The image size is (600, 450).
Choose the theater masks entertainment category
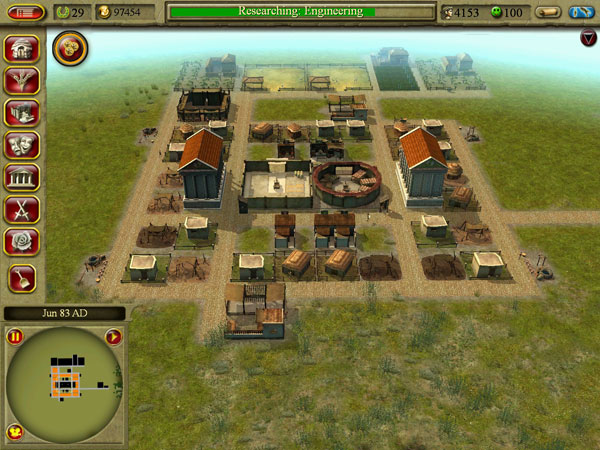point(22,145)
